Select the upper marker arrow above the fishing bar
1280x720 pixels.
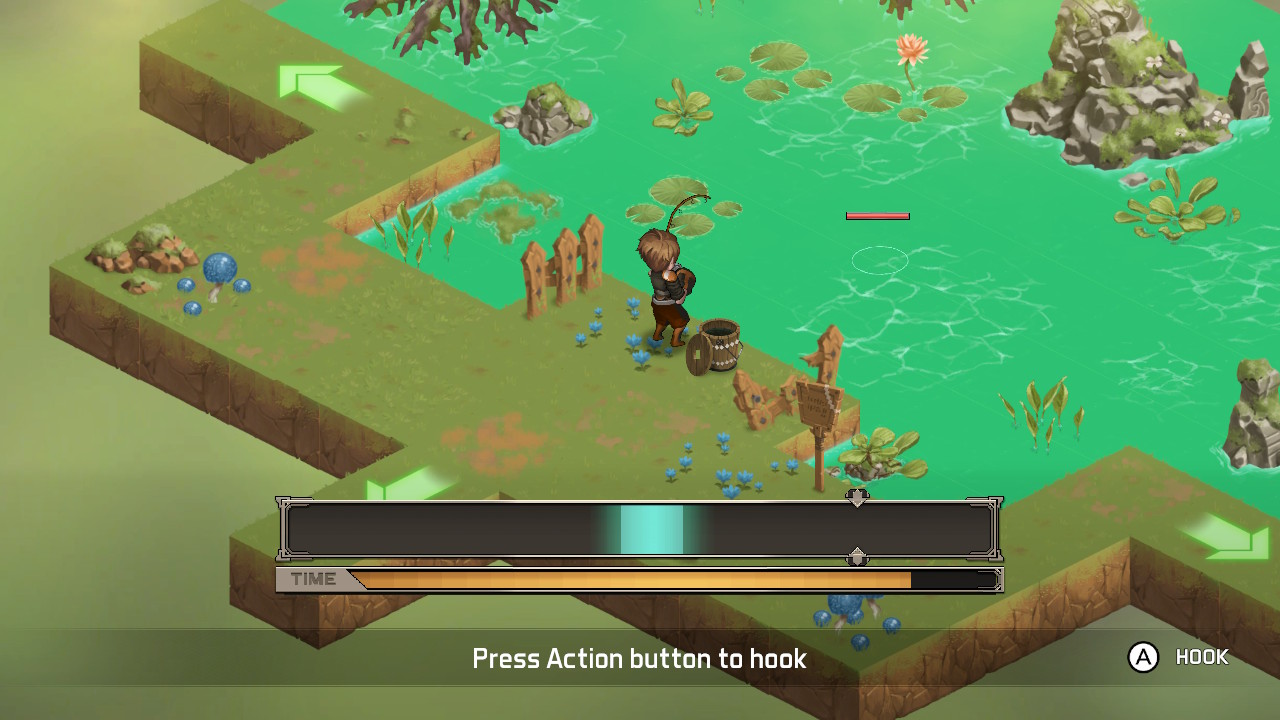pos(857,496)
